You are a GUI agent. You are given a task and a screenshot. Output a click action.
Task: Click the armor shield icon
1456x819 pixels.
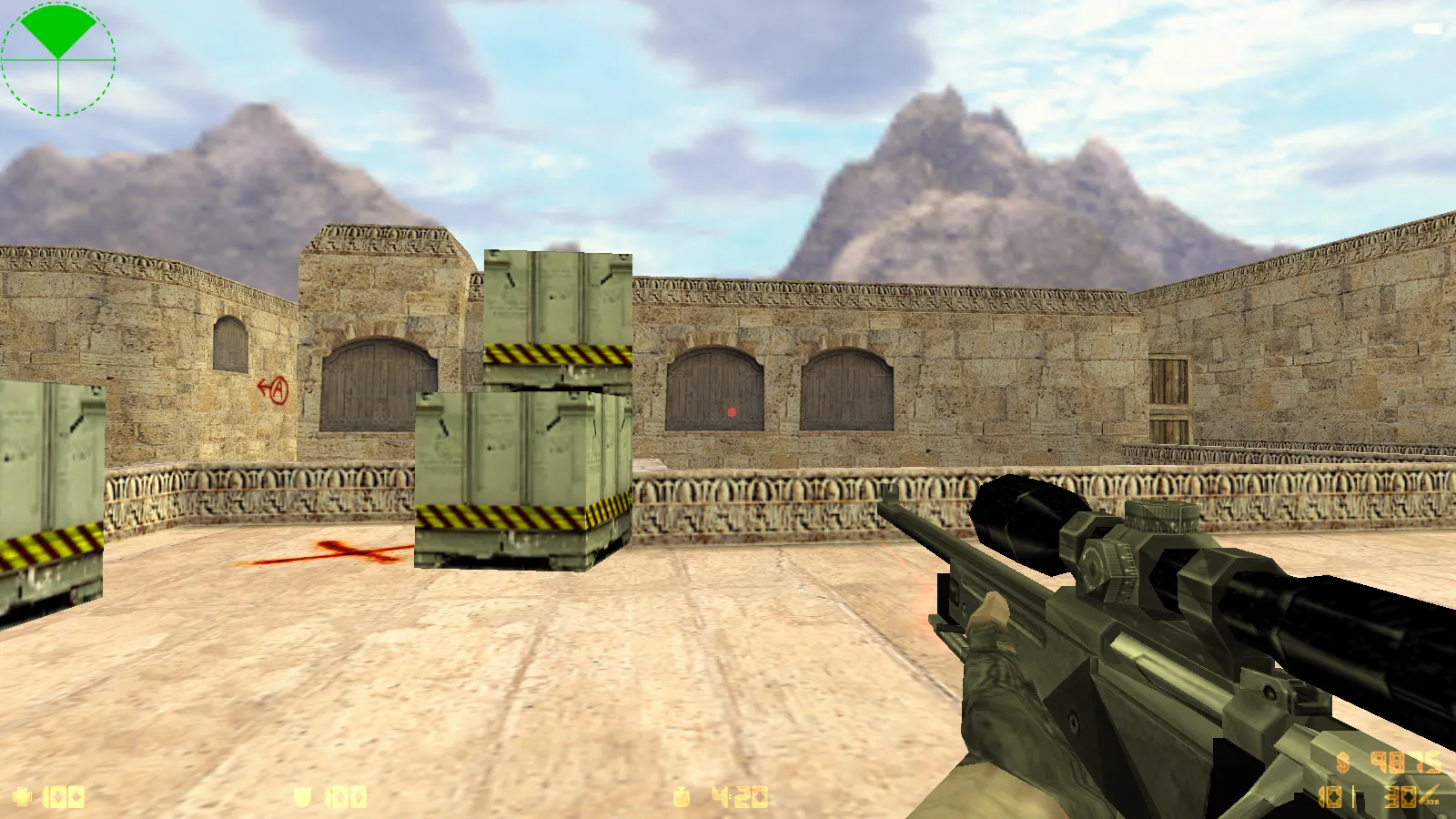(301, 797)
